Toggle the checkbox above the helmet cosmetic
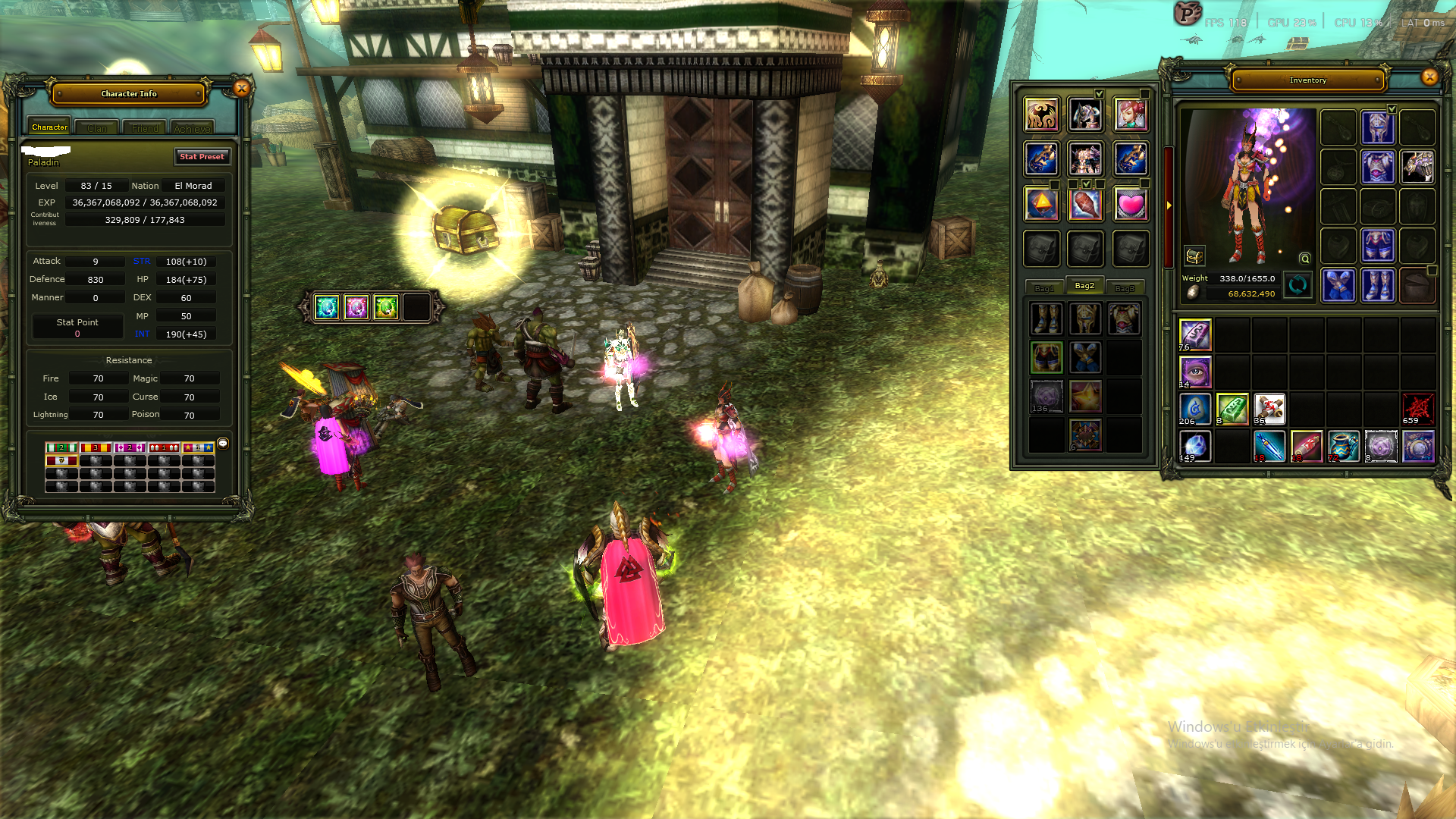 1100,94
